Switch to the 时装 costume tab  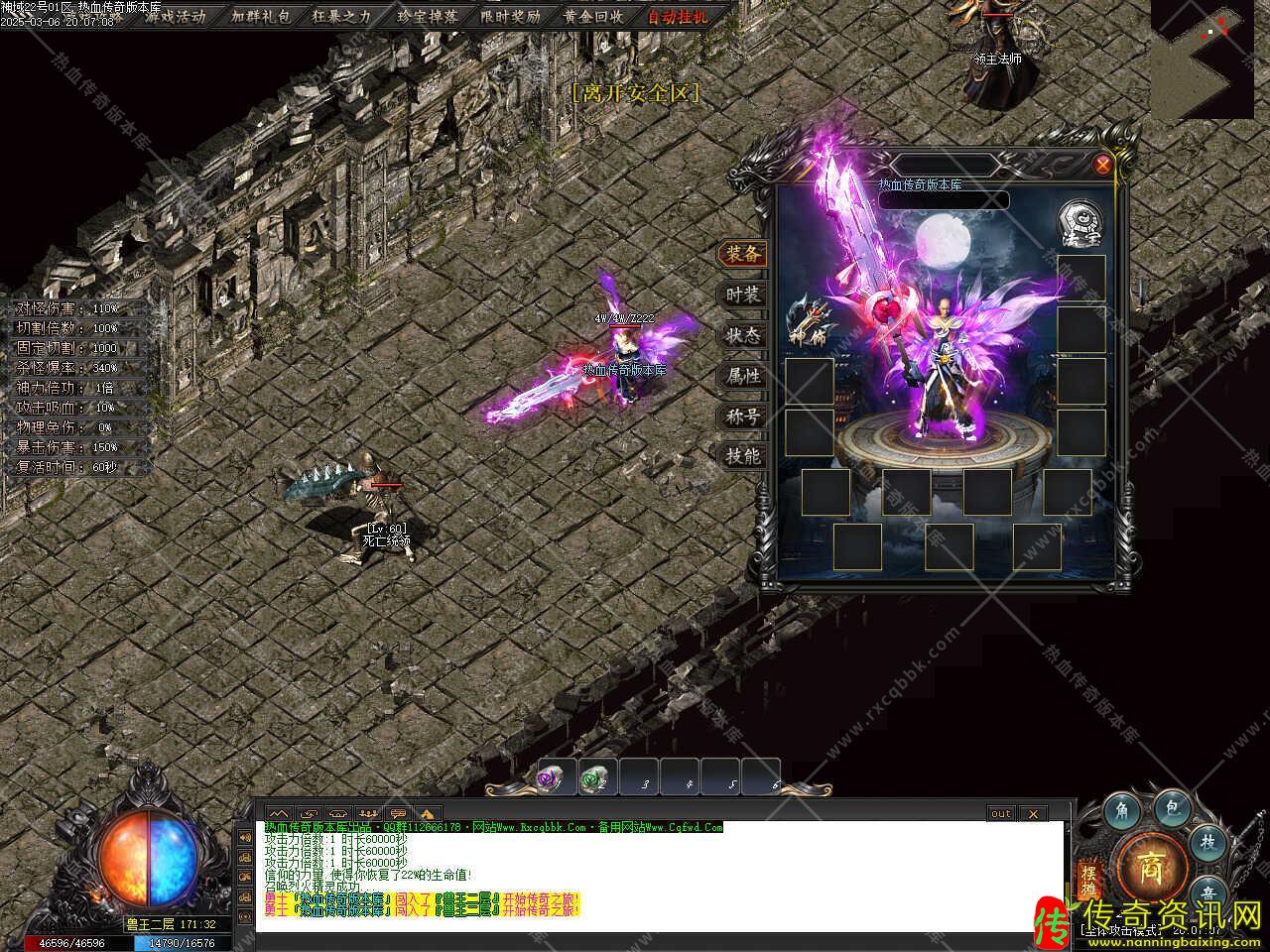pos(742,295)
